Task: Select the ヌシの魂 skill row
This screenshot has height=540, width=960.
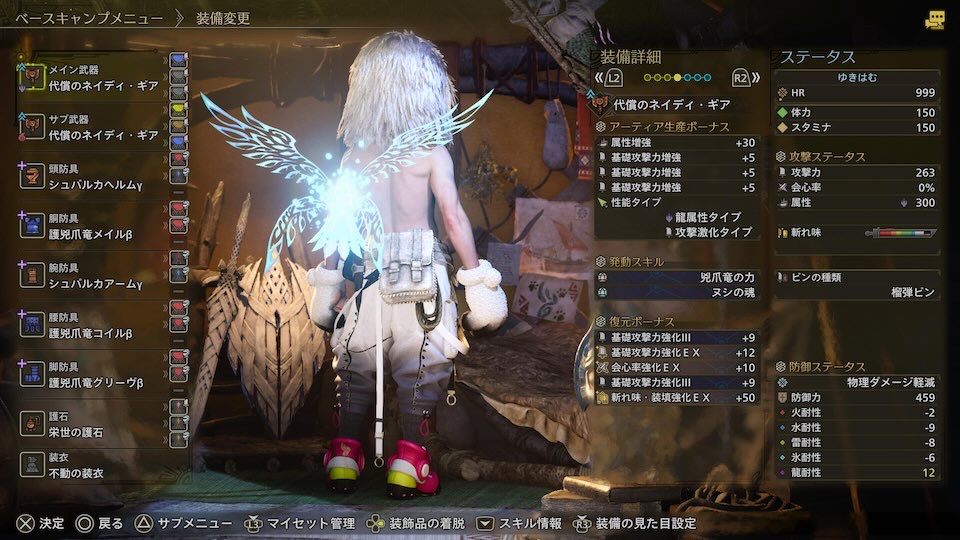Action: (x=676, y=291)
